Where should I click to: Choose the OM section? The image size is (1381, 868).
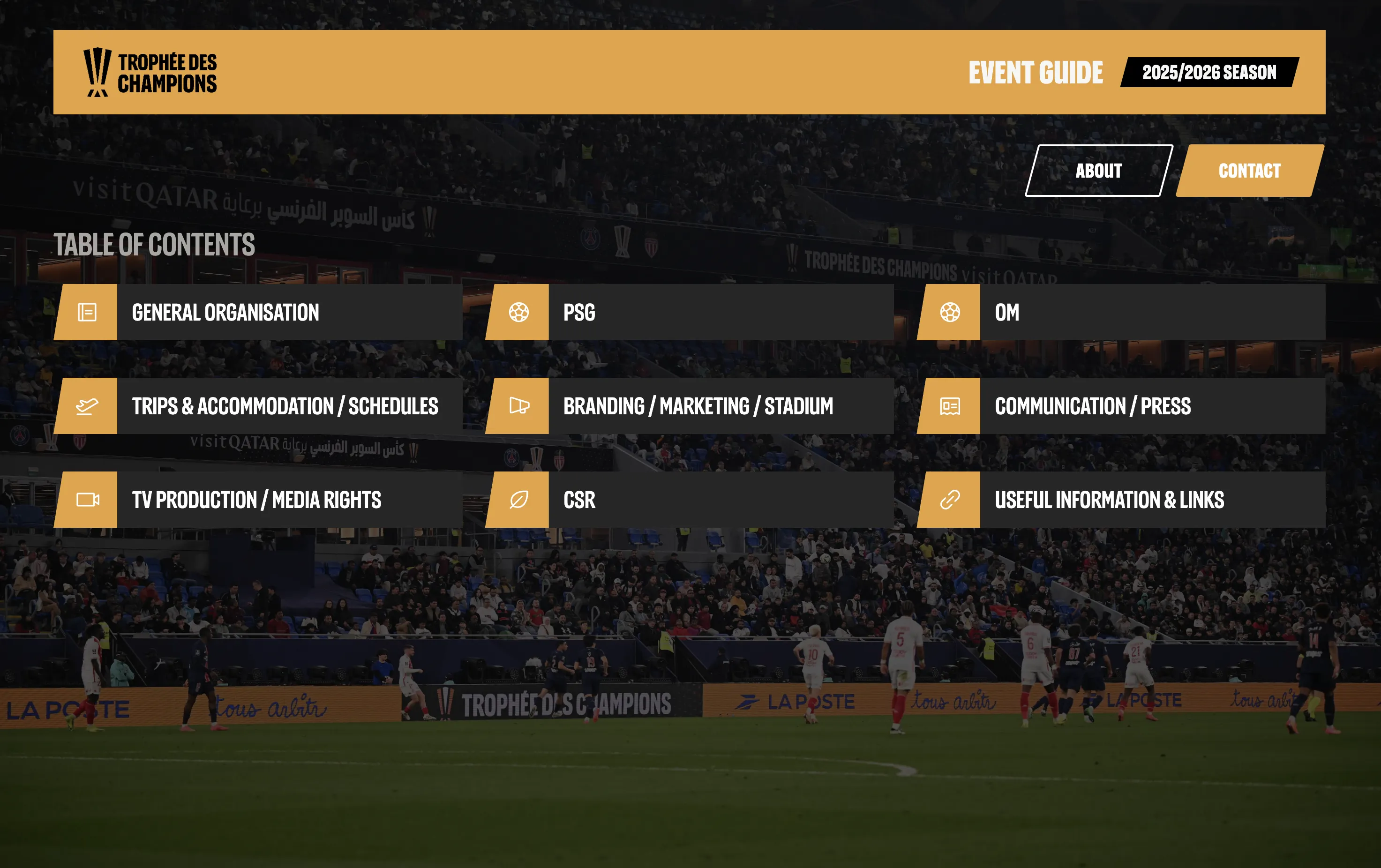(x=1121, y=313)
